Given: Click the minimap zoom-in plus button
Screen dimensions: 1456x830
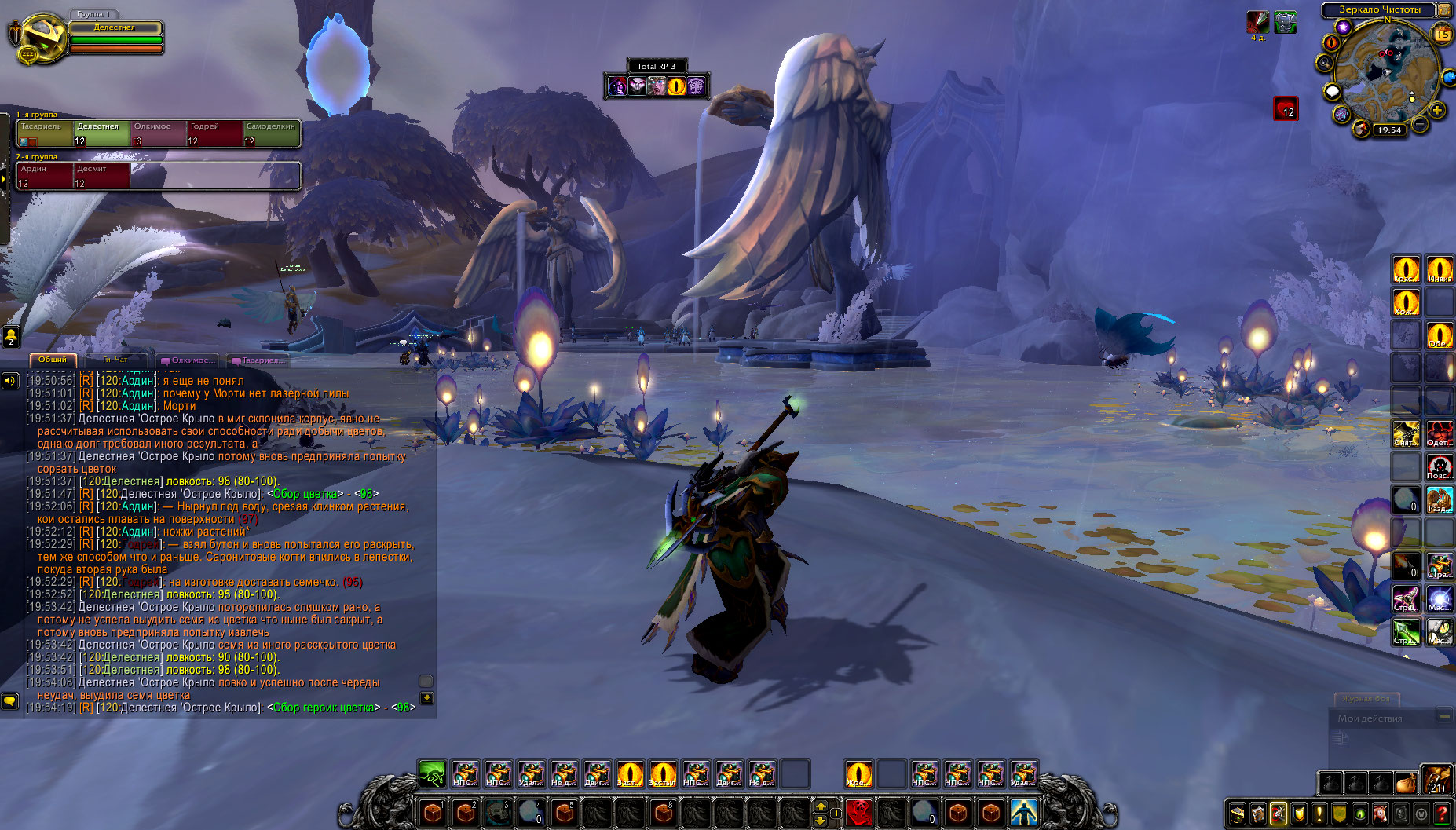Looking at the screenshot, I should (1437, 111).
